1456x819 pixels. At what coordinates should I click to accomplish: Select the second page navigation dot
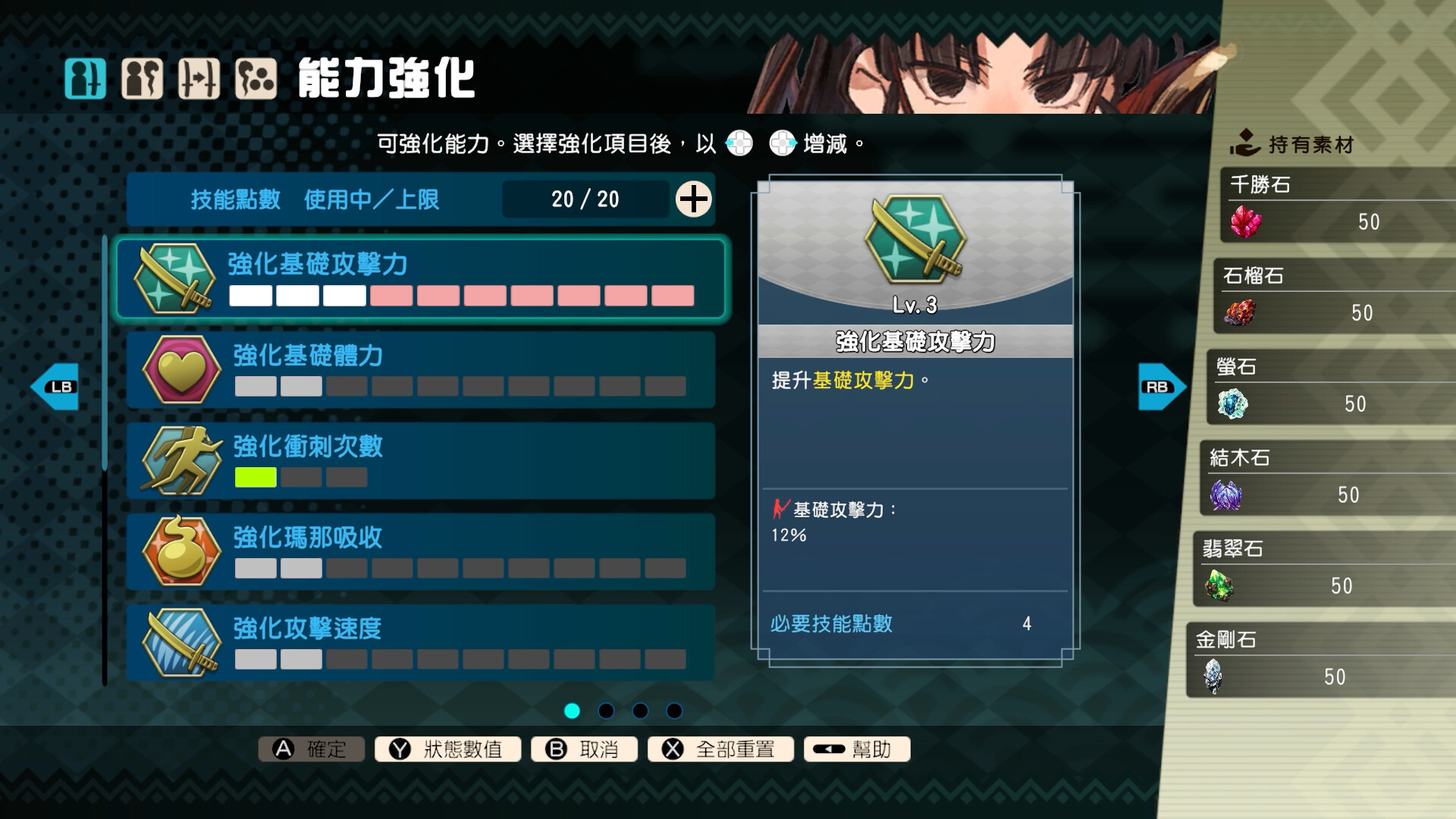tap(604, 711)
